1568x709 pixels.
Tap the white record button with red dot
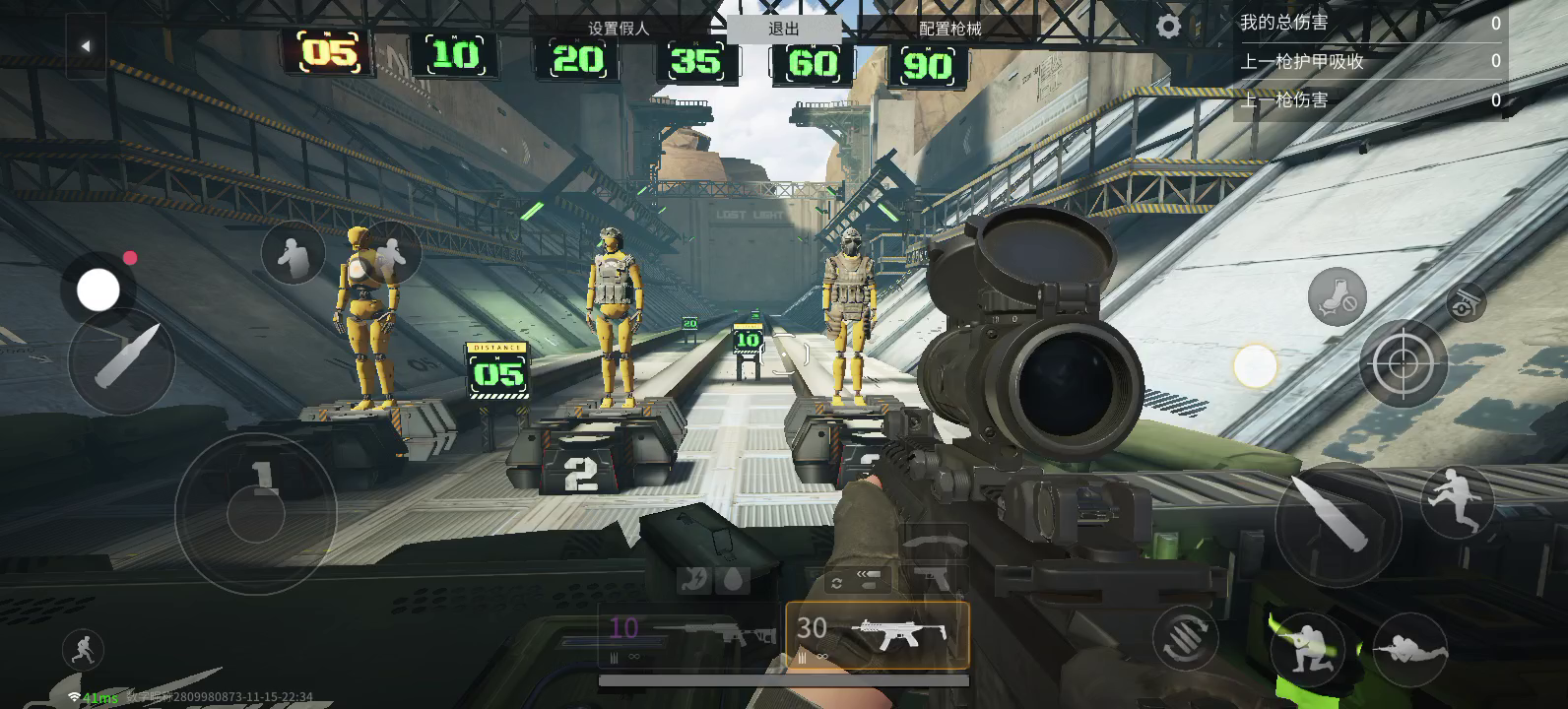pyautogui.click(x=98, y=290)
